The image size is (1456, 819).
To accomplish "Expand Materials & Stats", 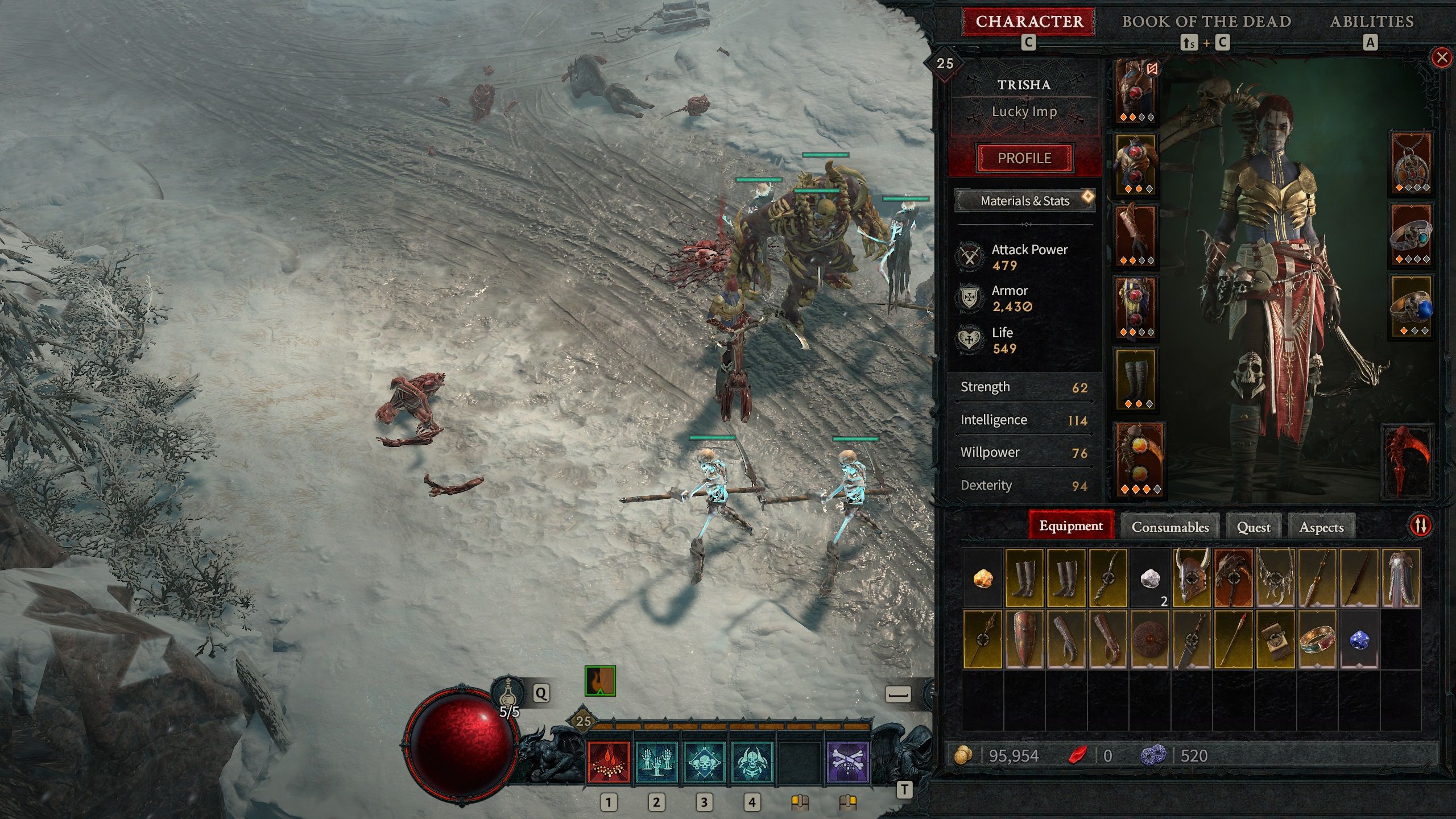I will click(x=1024, y=201).
